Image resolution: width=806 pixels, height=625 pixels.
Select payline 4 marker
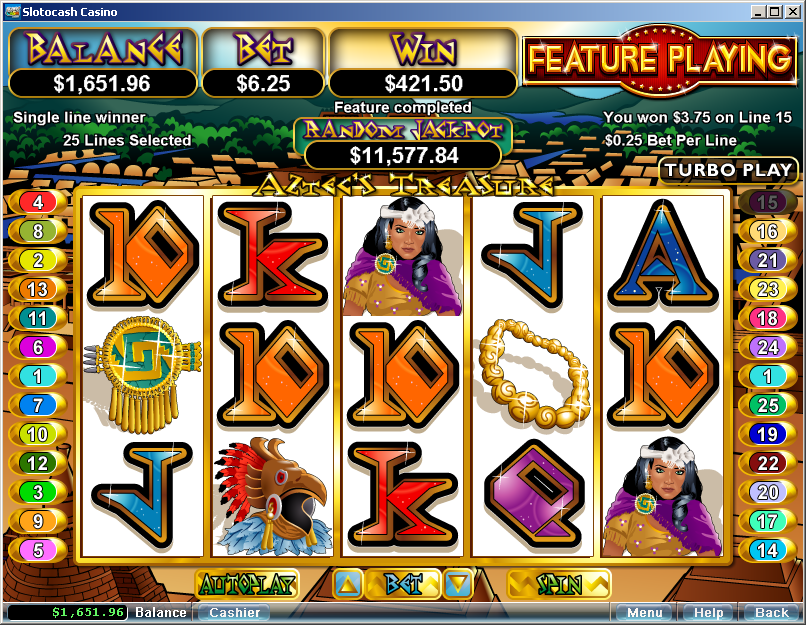[38, 202]
